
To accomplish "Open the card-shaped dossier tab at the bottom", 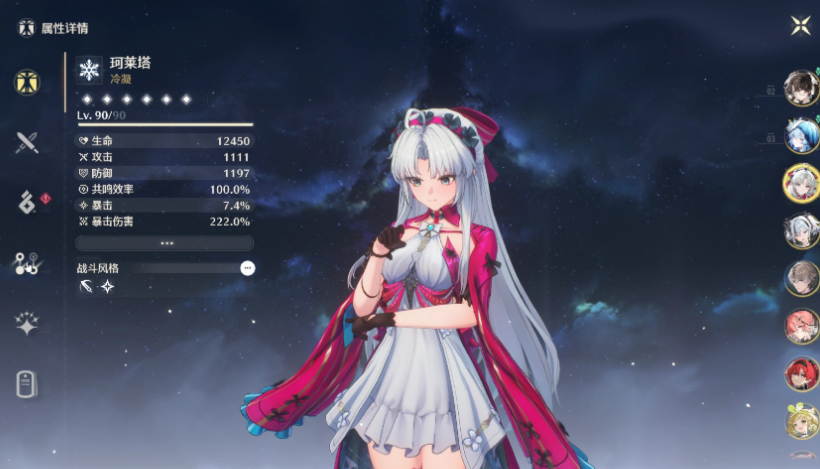I will (x=27, y=384).
